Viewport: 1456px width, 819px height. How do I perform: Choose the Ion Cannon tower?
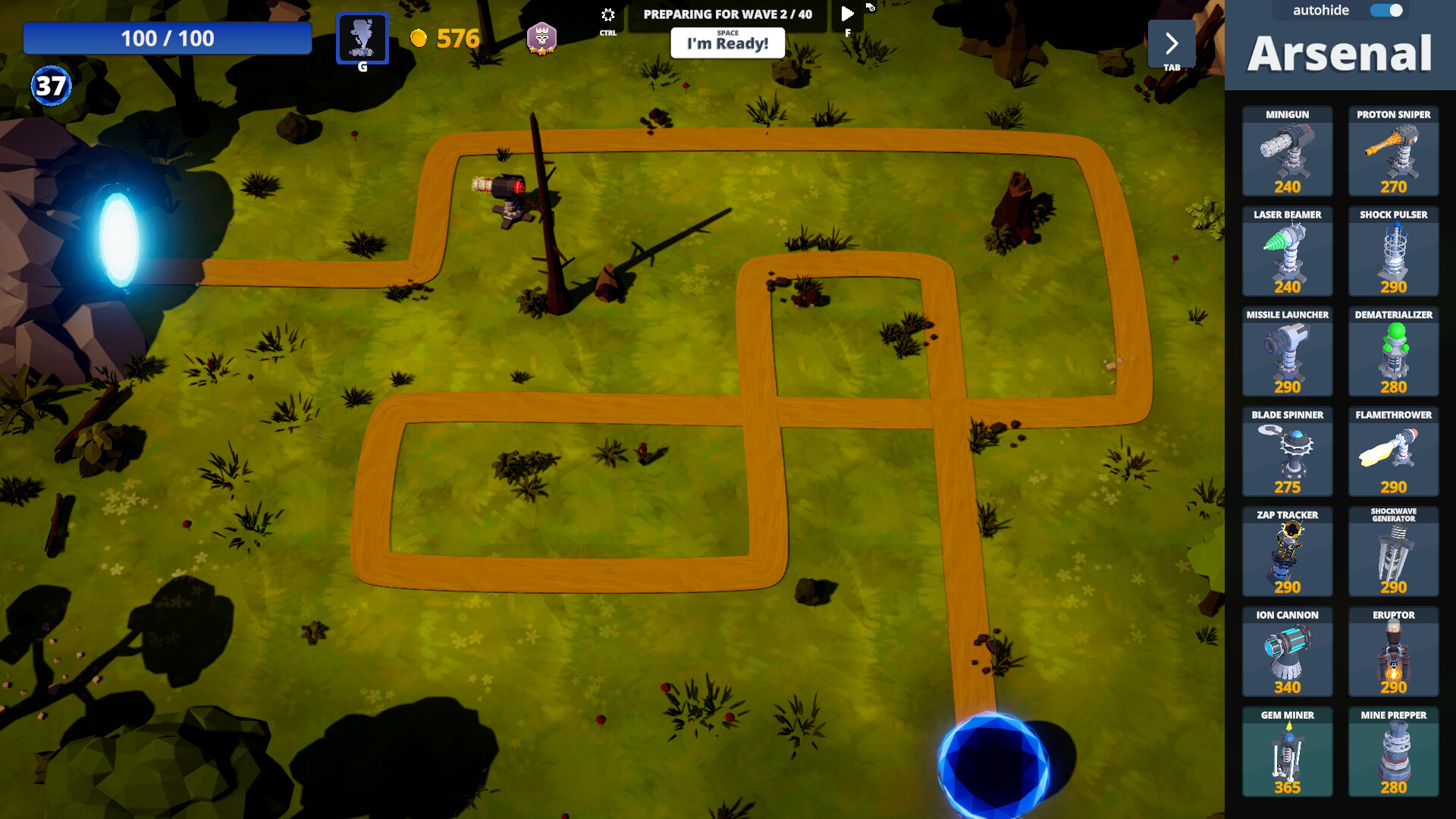point(1287,652)
